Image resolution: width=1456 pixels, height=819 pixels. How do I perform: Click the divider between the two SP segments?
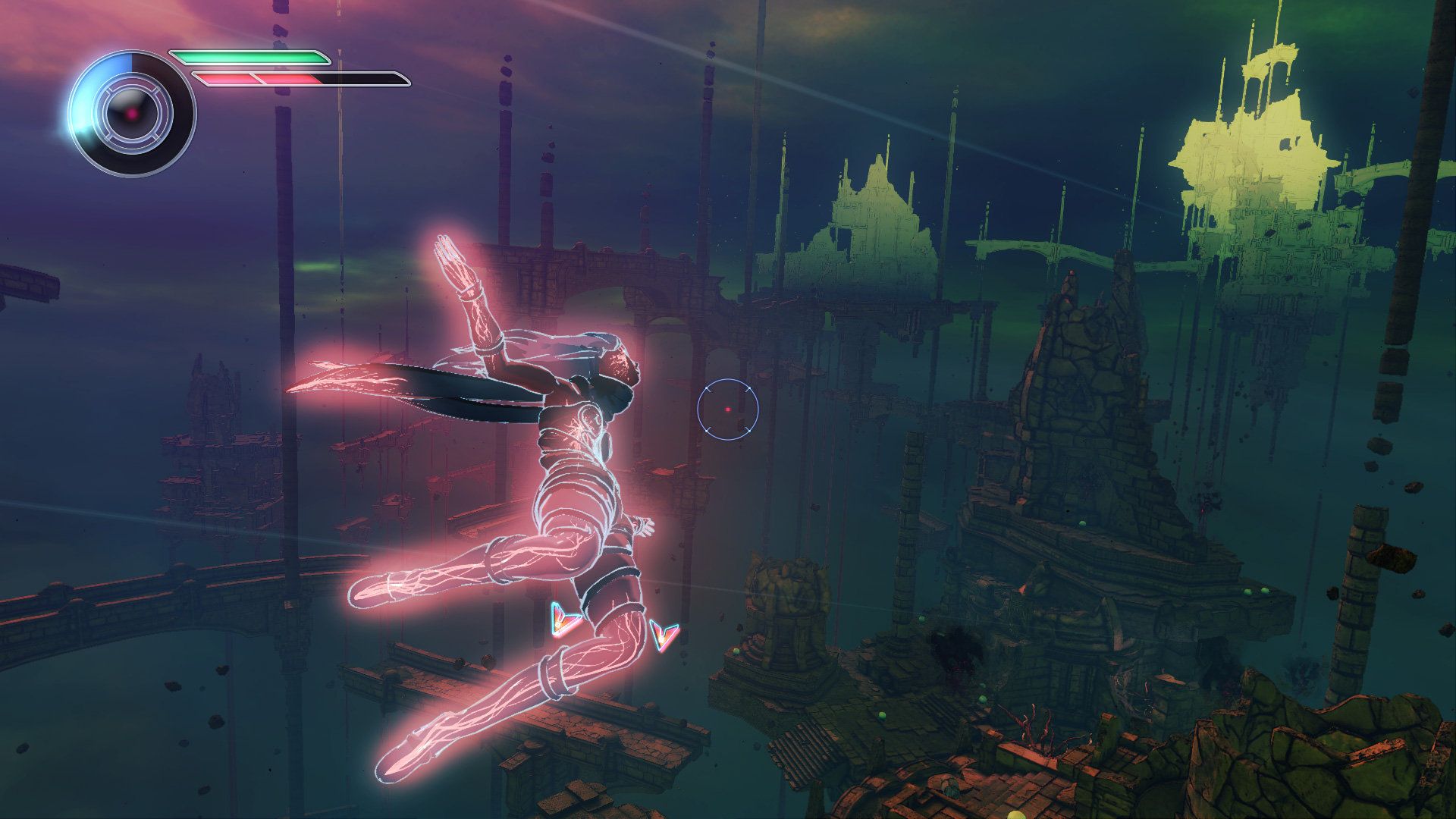(x=256, y=79)
